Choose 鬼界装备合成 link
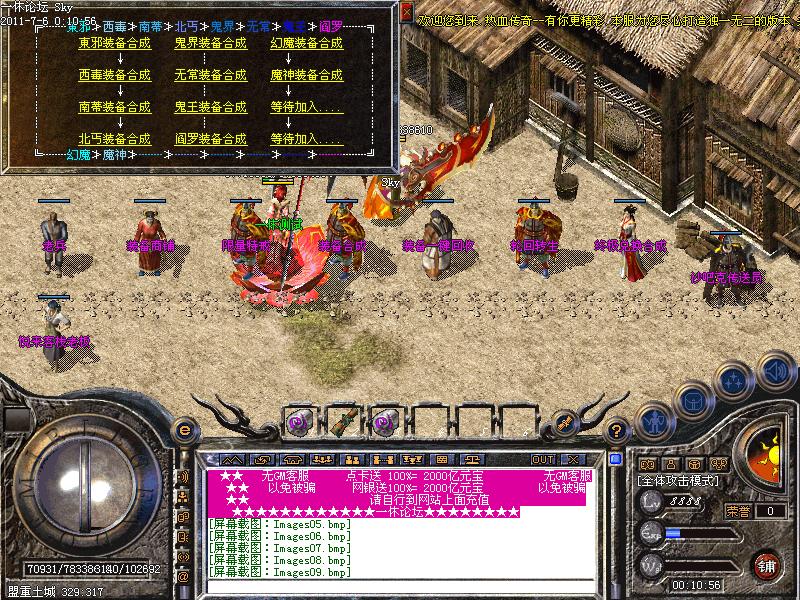800x600 pixels. pyautogui.click(x=210, y=43)
